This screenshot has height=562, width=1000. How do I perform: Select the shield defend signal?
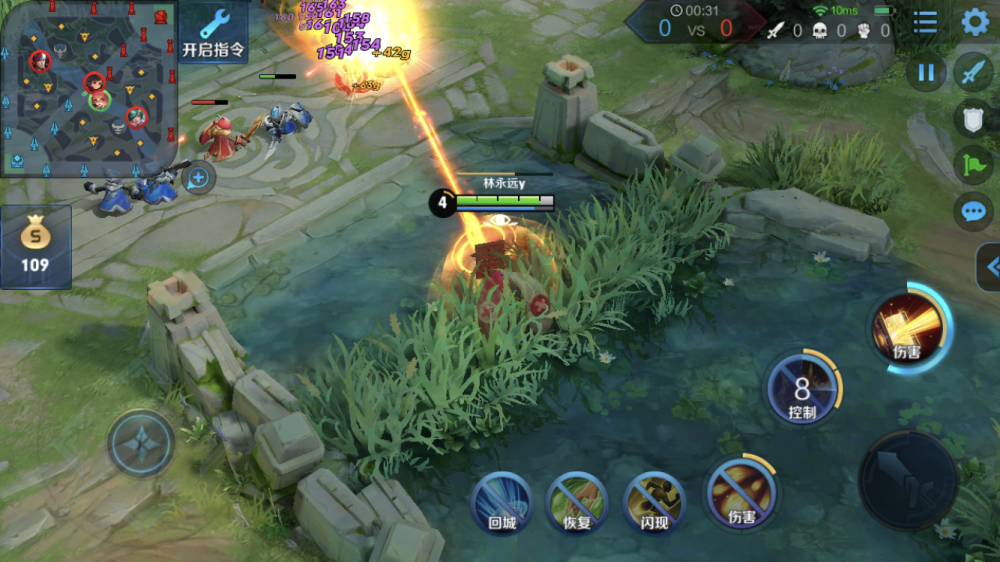point(973,118)
